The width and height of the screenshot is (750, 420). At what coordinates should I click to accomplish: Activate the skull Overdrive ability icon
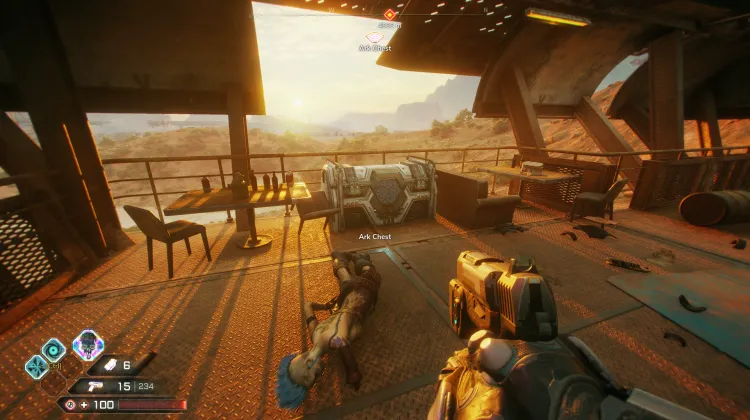coord(88,345)
